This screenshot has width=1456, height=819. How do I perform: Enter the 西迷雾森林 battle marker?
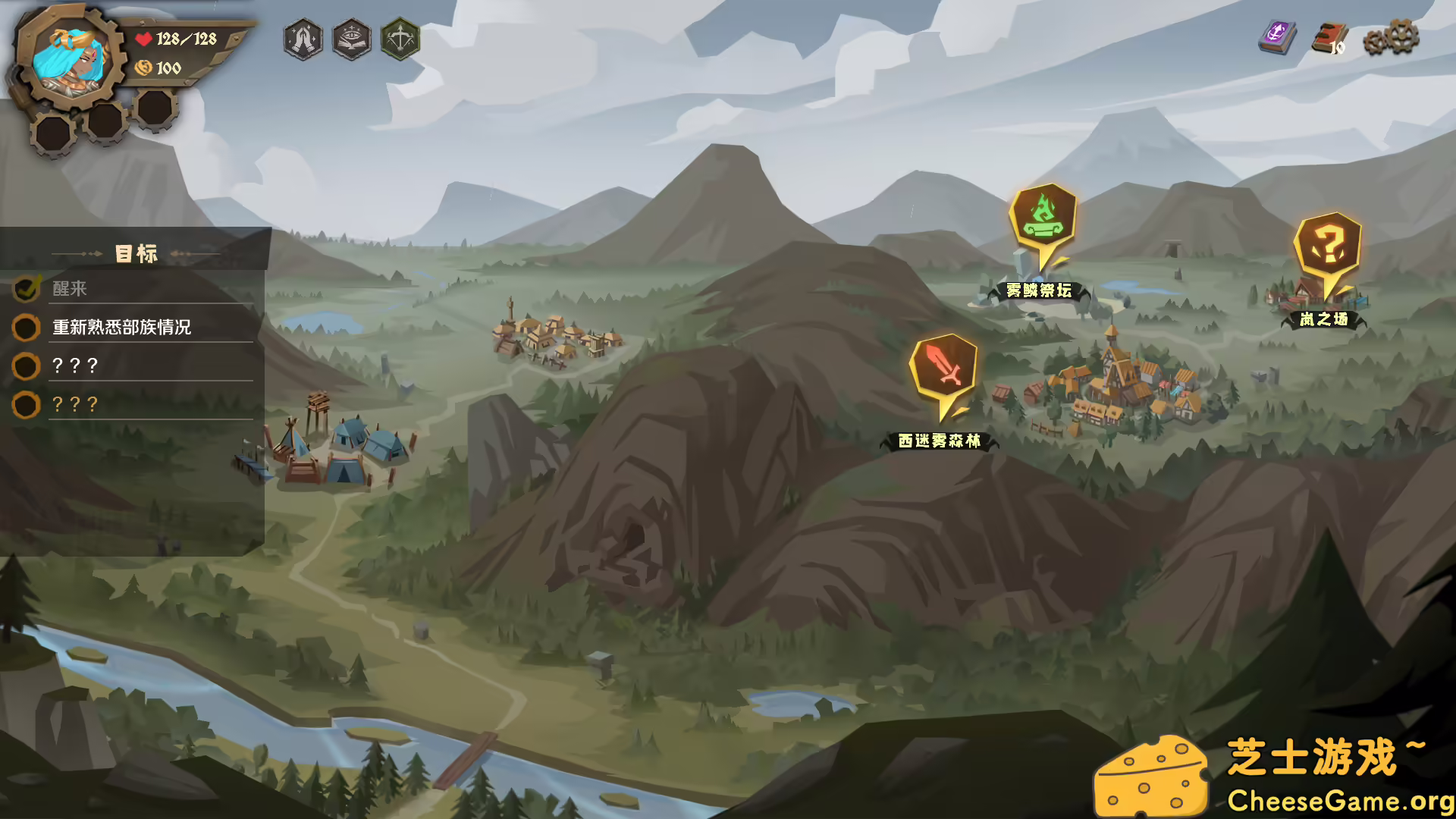point(943,369)
